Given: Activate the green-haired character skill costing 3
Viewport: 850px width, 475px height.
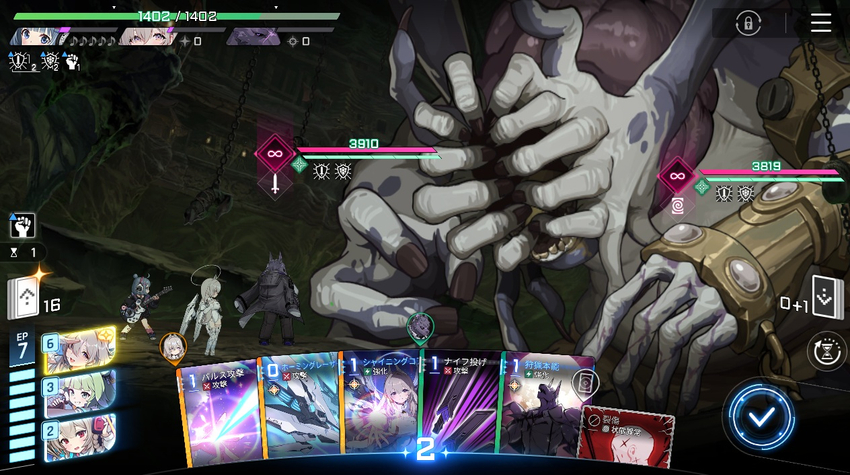Looking at the screenshot, I should pyautogui.click(x=80, y=391).
